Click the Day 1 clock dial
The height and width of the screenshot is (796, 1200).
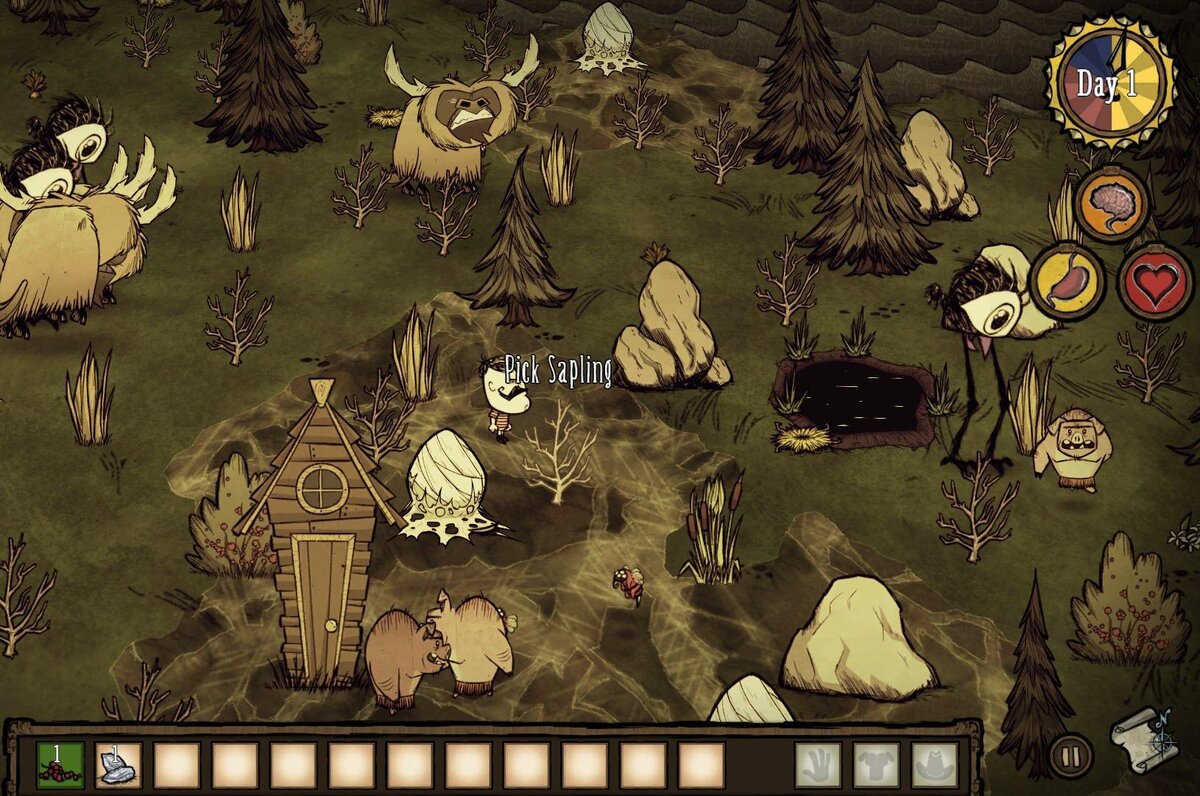[1109, 84]
